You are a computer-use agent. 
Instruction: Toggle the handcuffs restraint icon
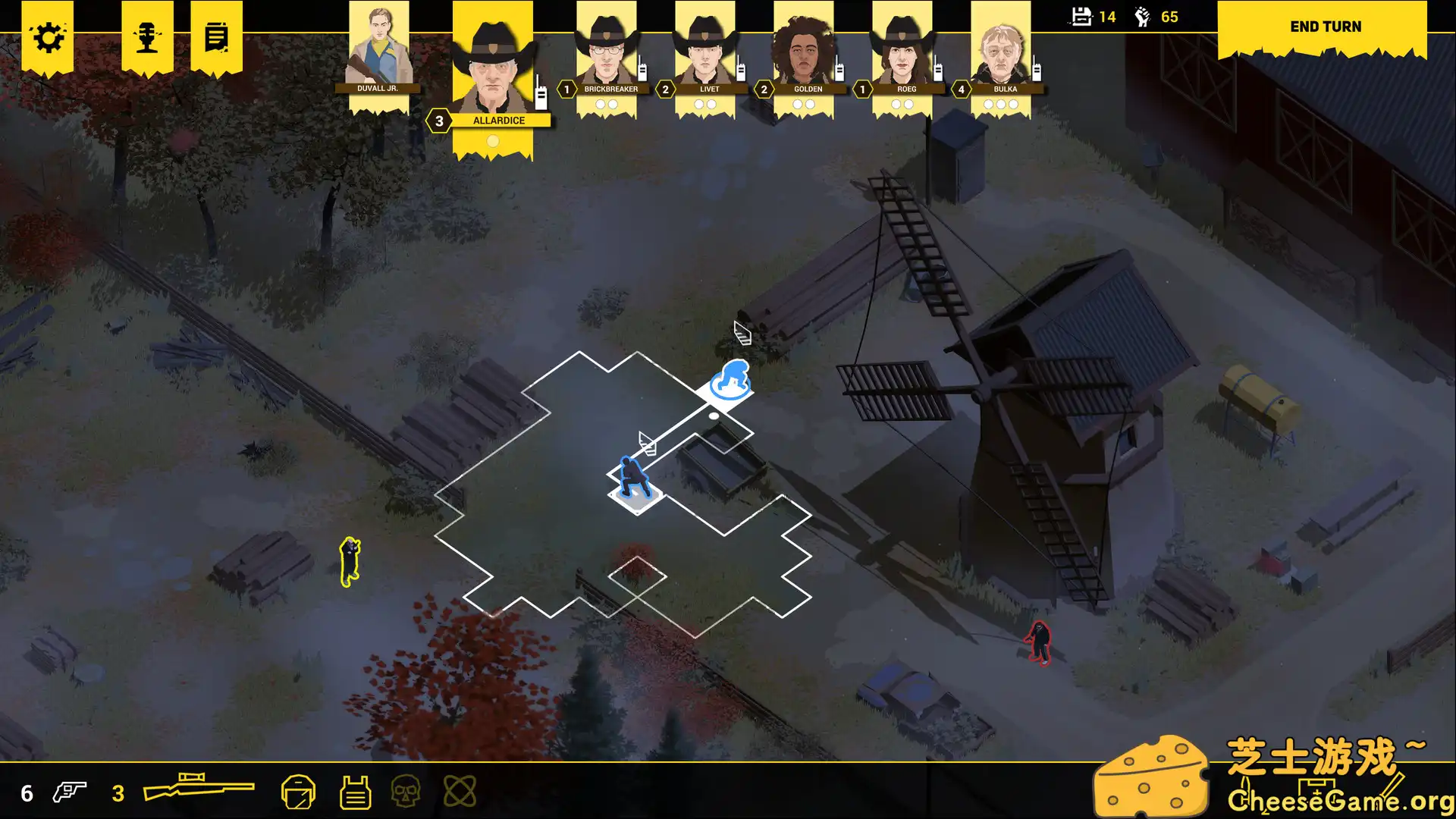(459, 791)
